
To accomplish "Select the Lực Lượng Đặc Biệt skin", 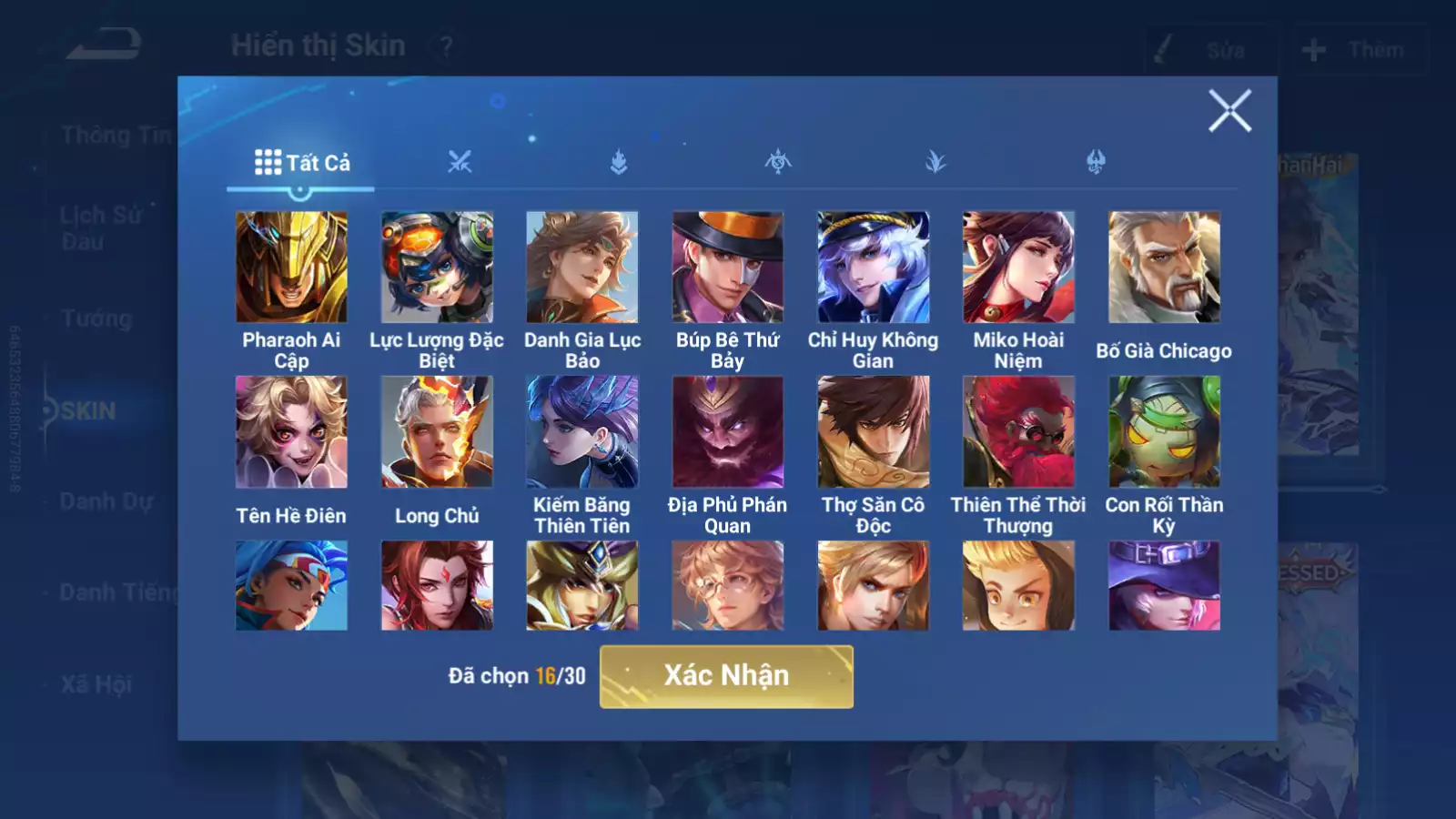I will pos(437,268).
